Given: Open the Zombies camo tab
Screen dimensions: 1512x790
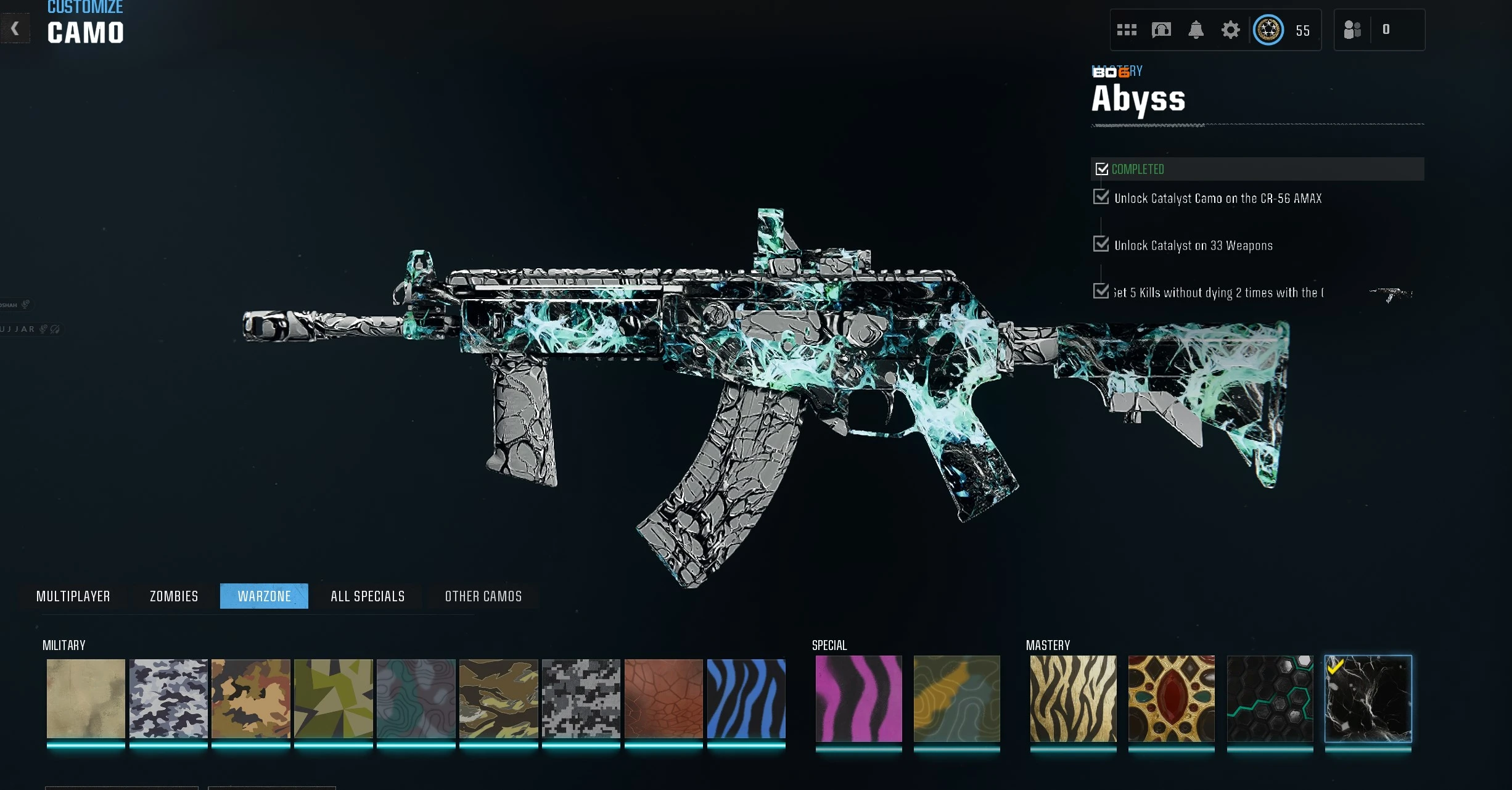Looking at the screenshot, I should coord(174,596).
